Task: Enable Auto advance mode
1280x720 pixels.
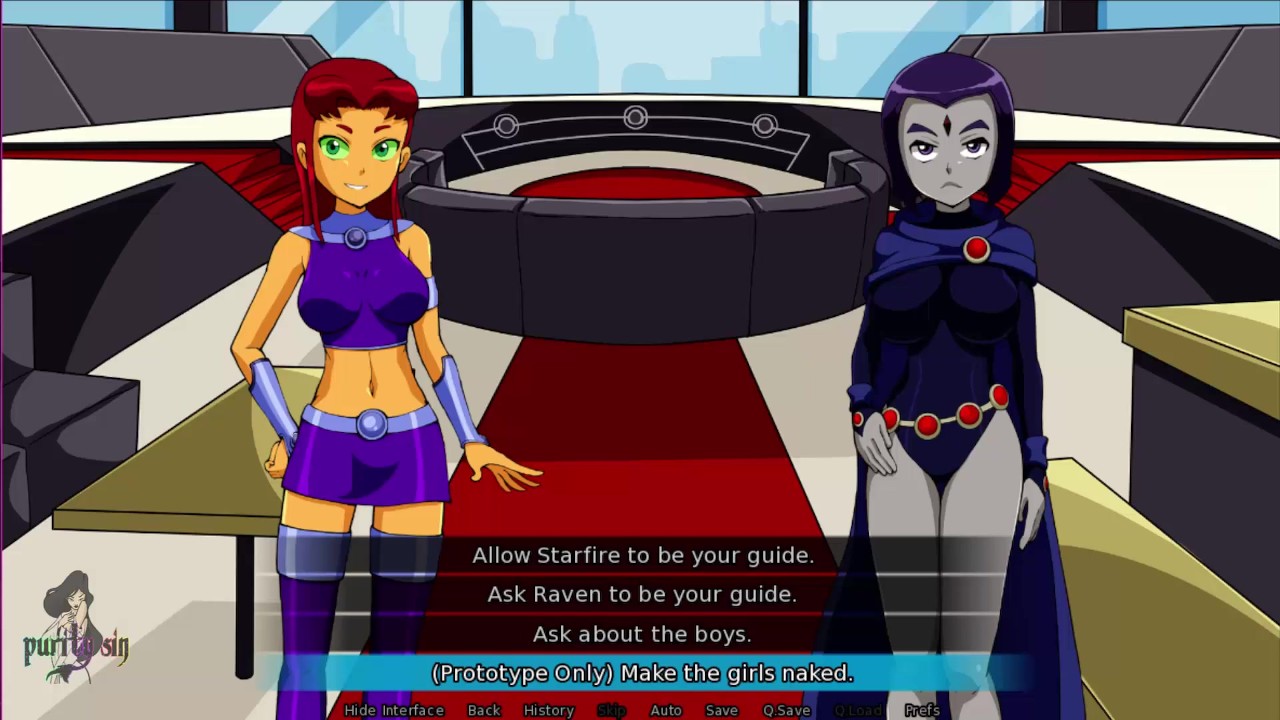Action: (666, 710)
